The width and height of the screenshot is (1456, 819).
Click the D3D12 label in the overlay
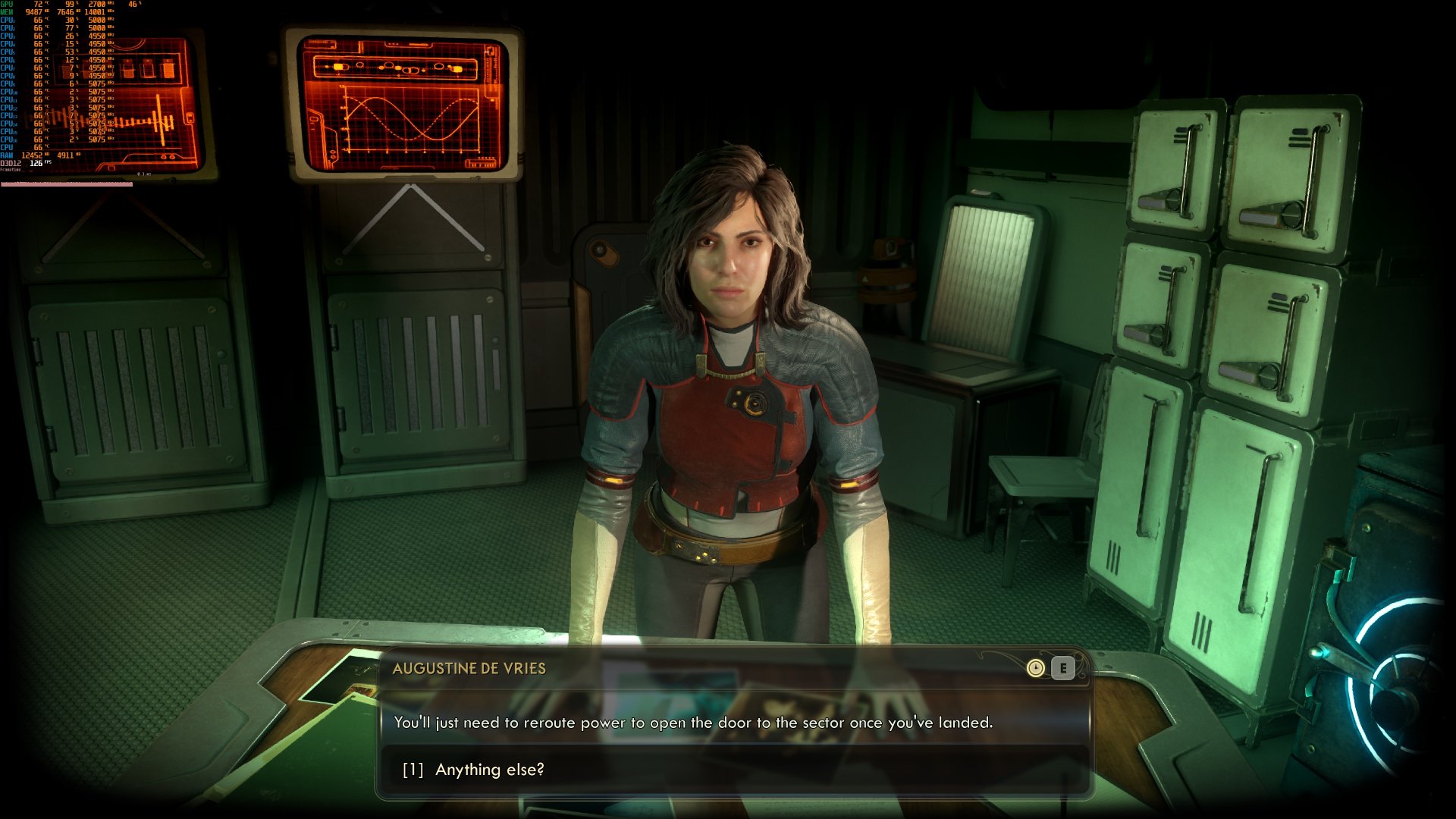coord(10,162)
